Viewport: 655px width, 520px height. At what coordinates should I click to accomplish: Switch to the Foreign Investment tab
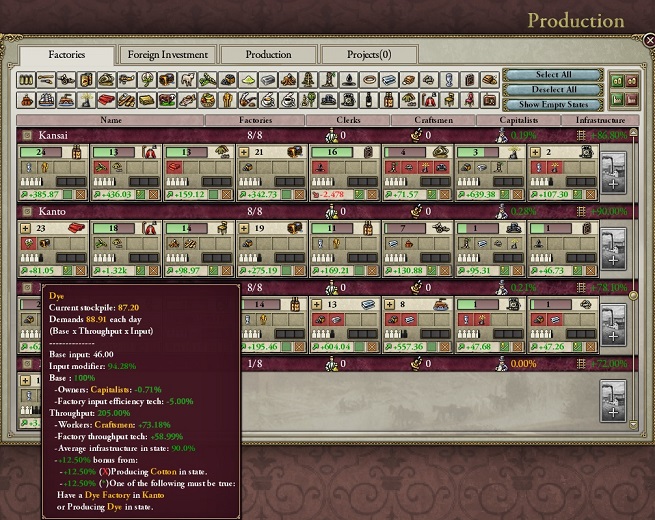point(166,55)
